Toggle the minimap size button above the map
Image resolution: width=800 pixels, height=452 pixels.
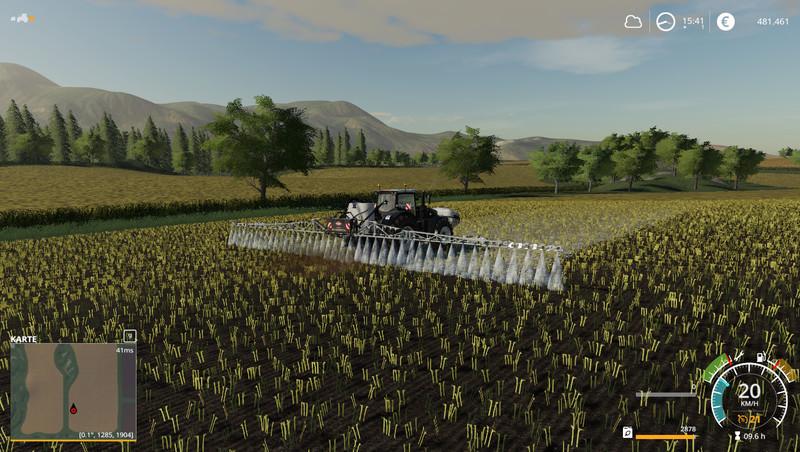click(129, 336)
